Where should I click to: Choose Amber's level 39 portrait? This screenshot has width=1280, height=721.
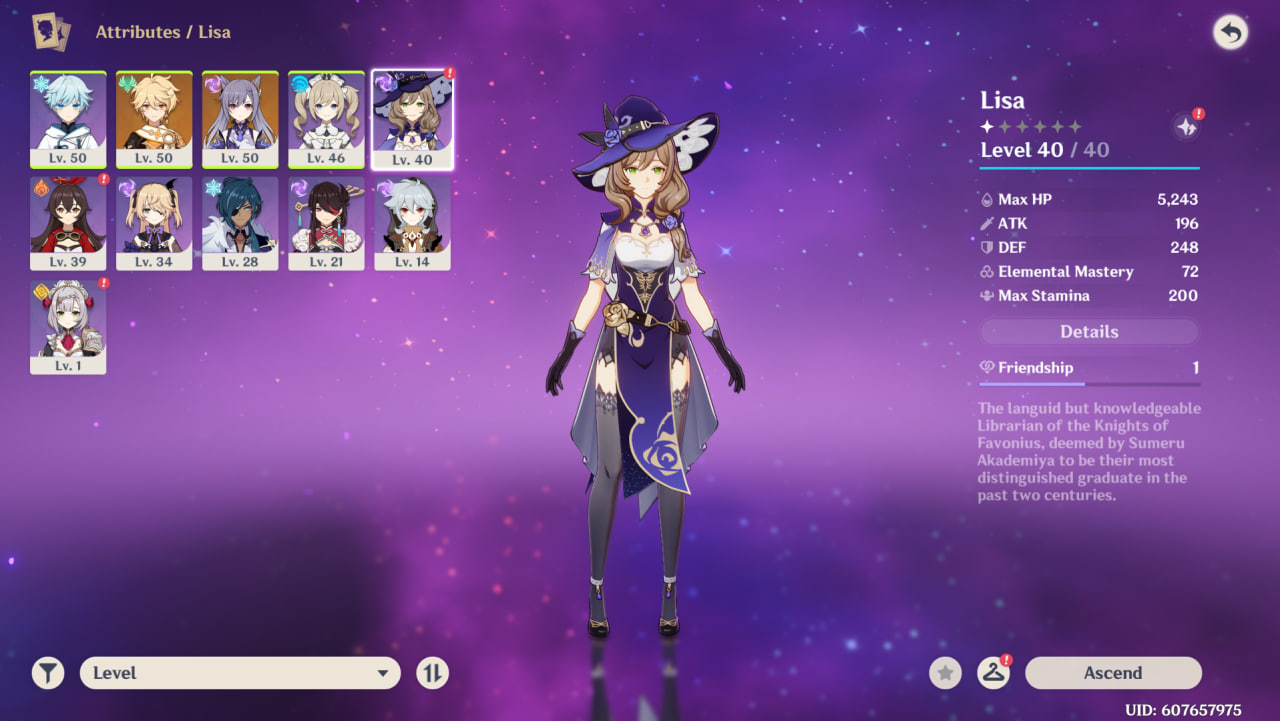click(x=68, y=223)
